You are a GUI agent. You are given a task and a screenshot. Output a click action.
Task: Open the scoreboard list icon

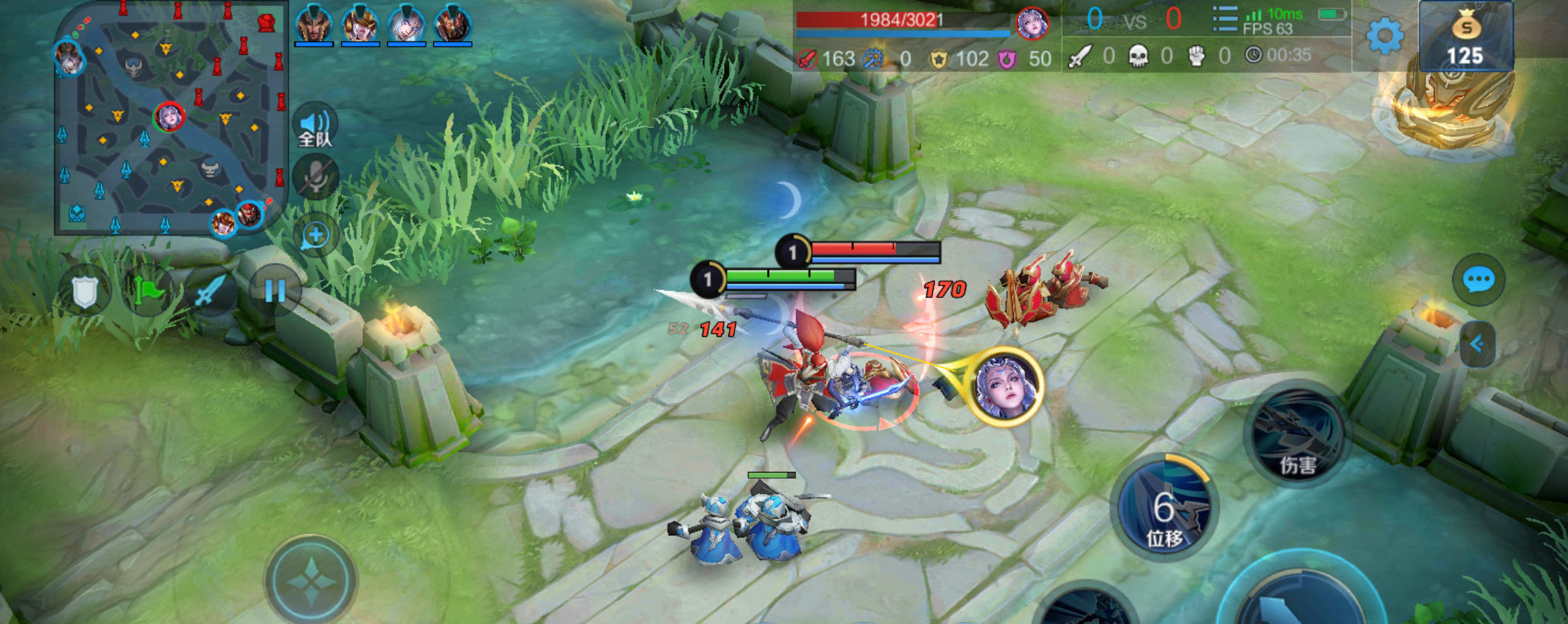[1225, 19]
